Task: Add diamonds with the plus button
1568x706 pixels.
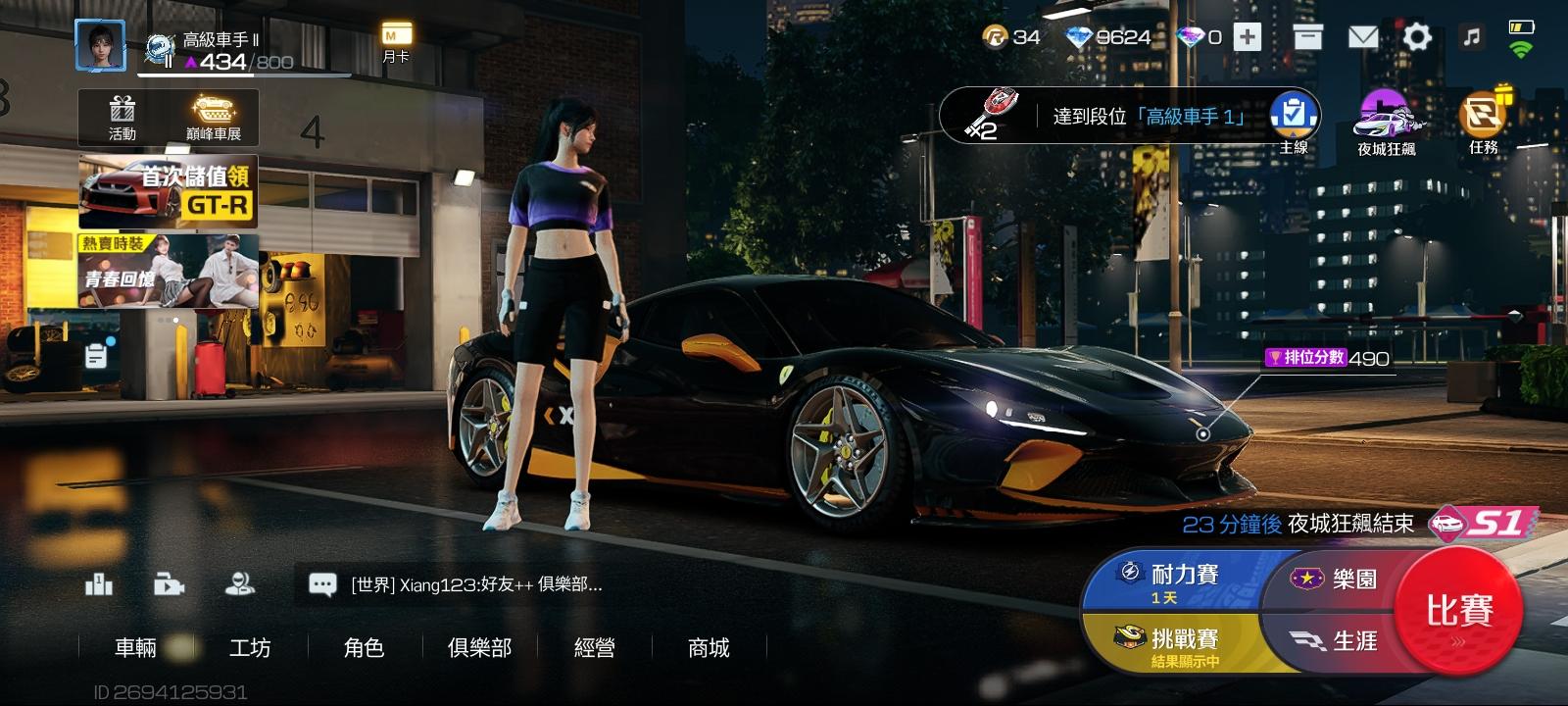Action: point(1247,38)
